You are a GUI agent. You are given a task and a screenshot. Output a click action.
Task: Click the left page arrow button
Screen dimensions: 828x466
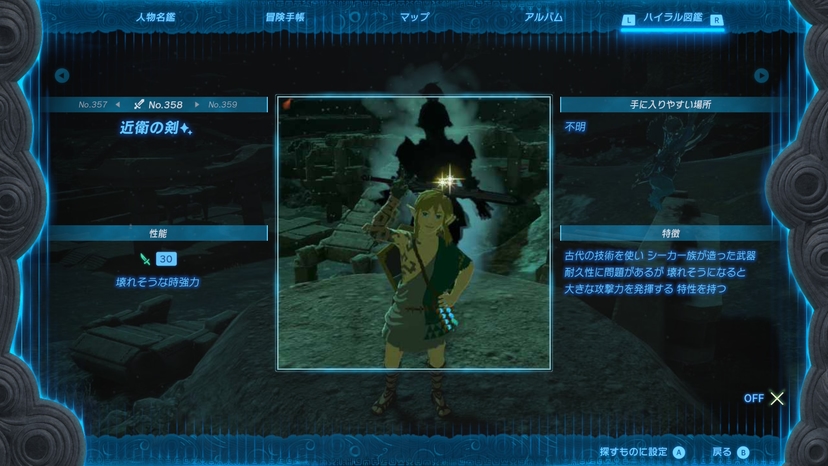click(62, 75)
